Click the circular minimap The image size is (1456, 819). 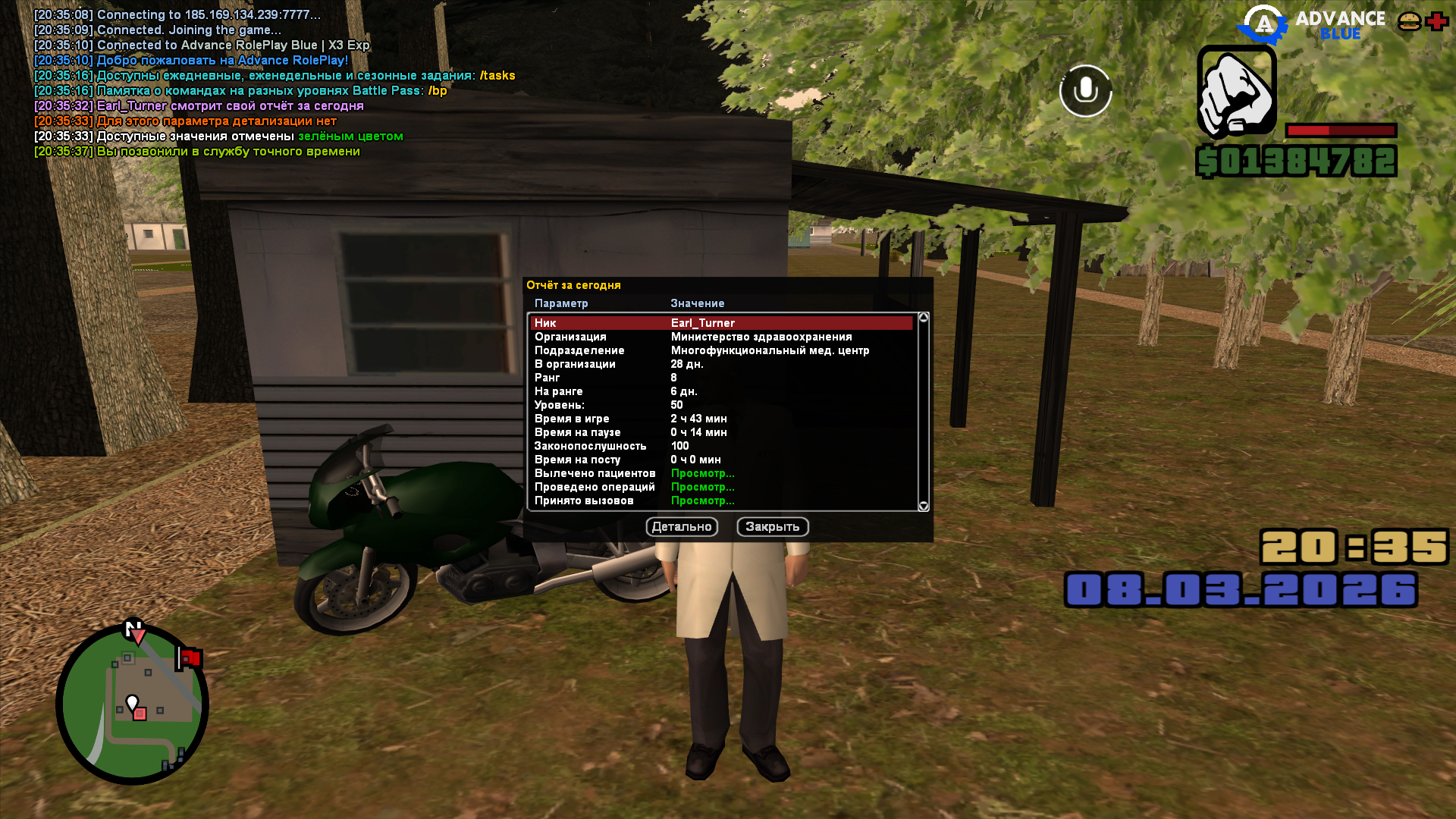(x=133, y=704)
